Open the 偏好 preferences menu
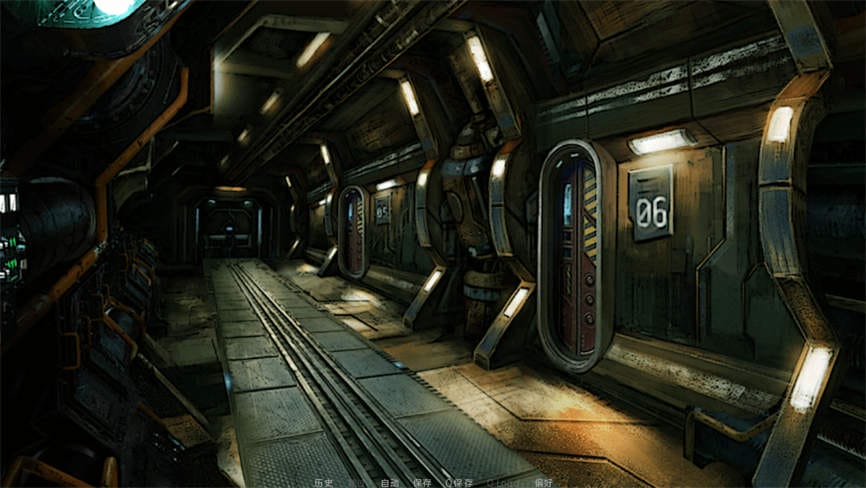 click(543, 482)
